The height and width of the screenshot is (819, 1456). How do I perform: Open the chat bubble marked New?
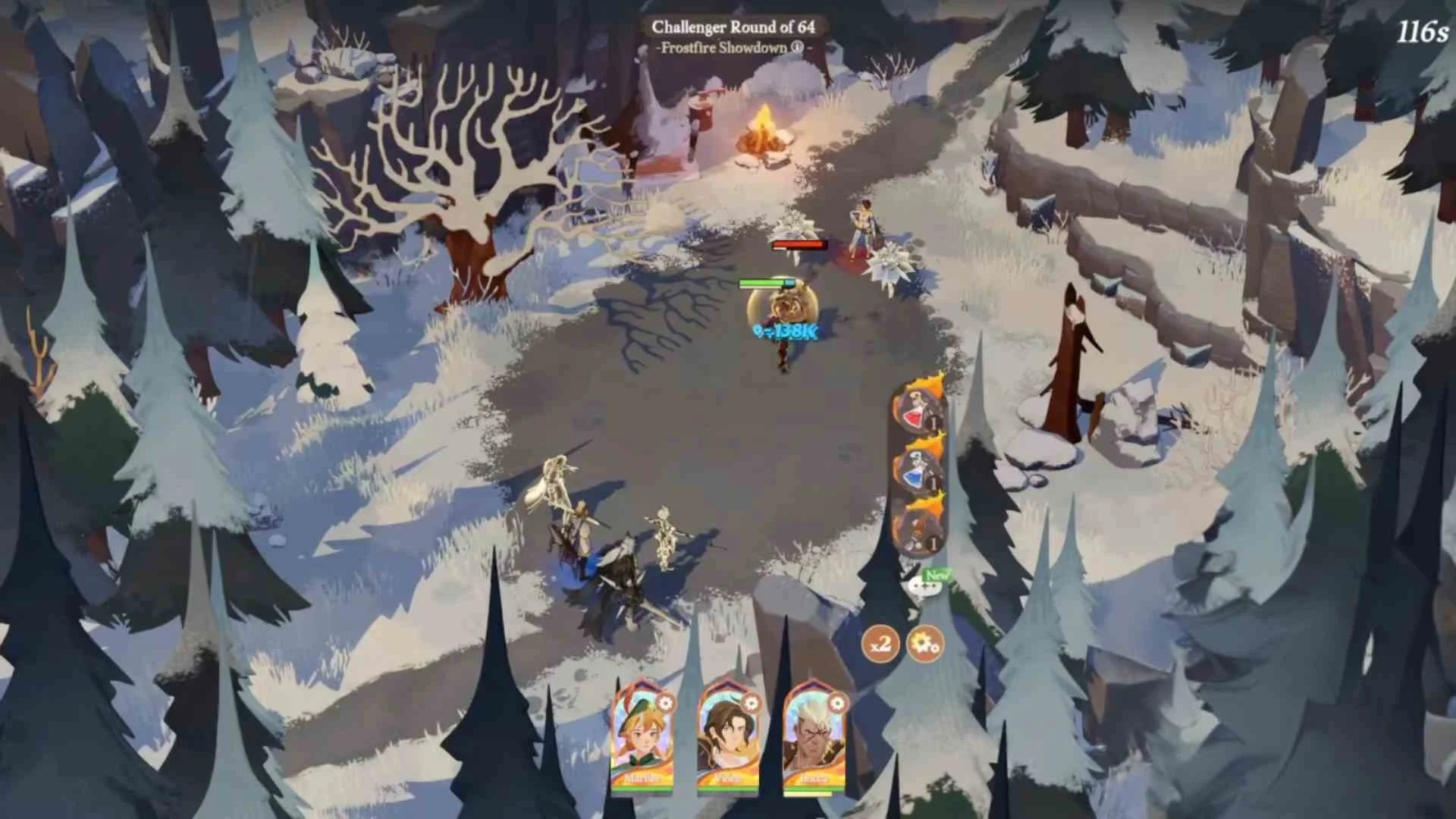(x=921, y=586)
